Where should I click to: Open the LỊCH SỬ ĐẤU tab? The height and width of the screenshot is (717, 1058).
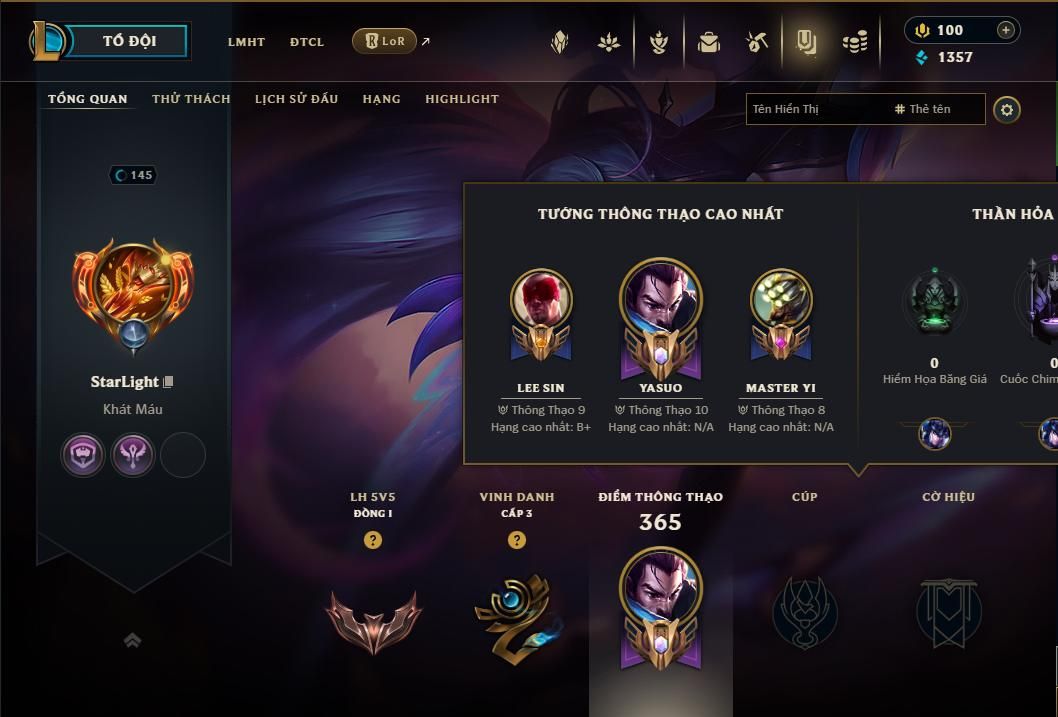296,99
